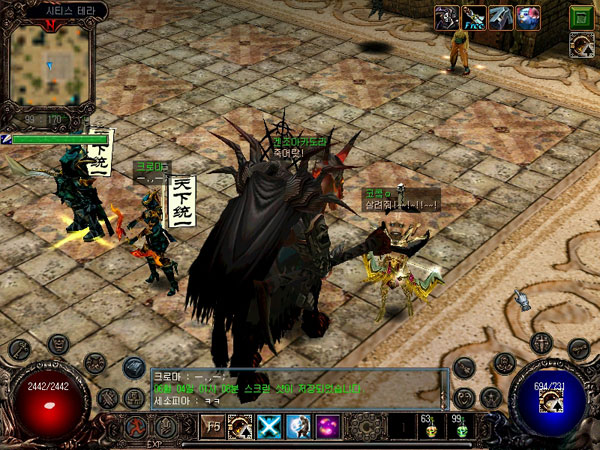Screen dimensions: 600x450
Task: Click the skill icon inside the mana orb
Action: (x=549, y=400)
